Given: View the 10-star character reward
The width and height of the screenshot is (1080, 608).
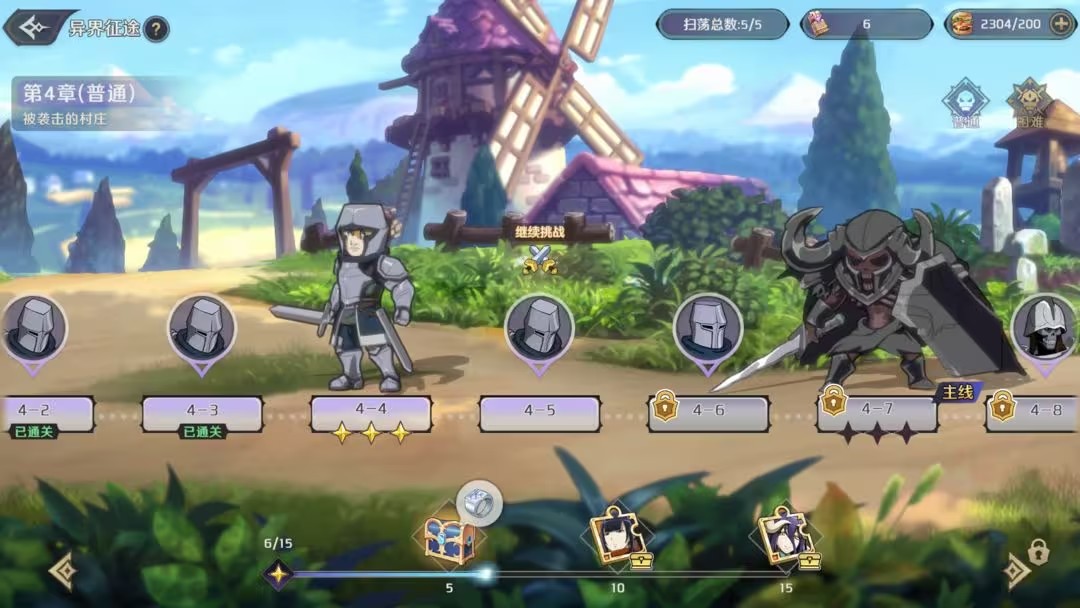Looking at the screenshot, I should click(x=617, y=538).
